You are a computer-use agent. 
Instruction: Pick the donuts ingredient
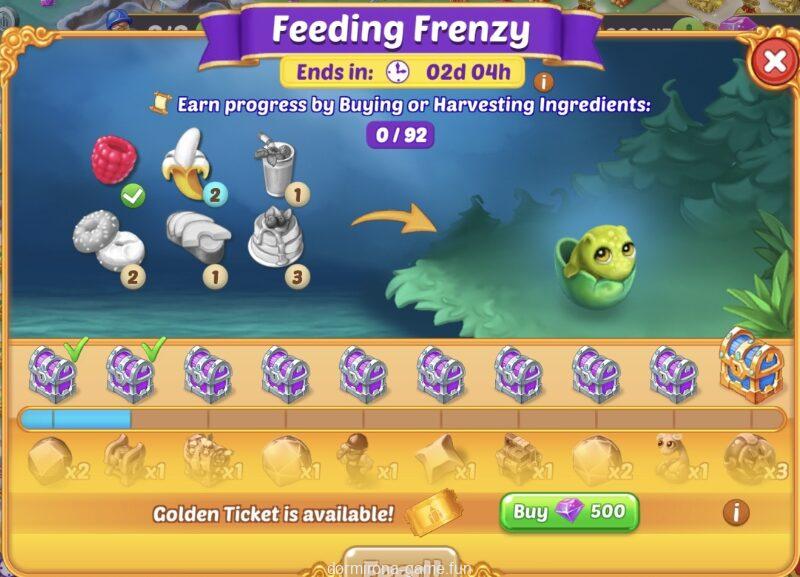103,239
